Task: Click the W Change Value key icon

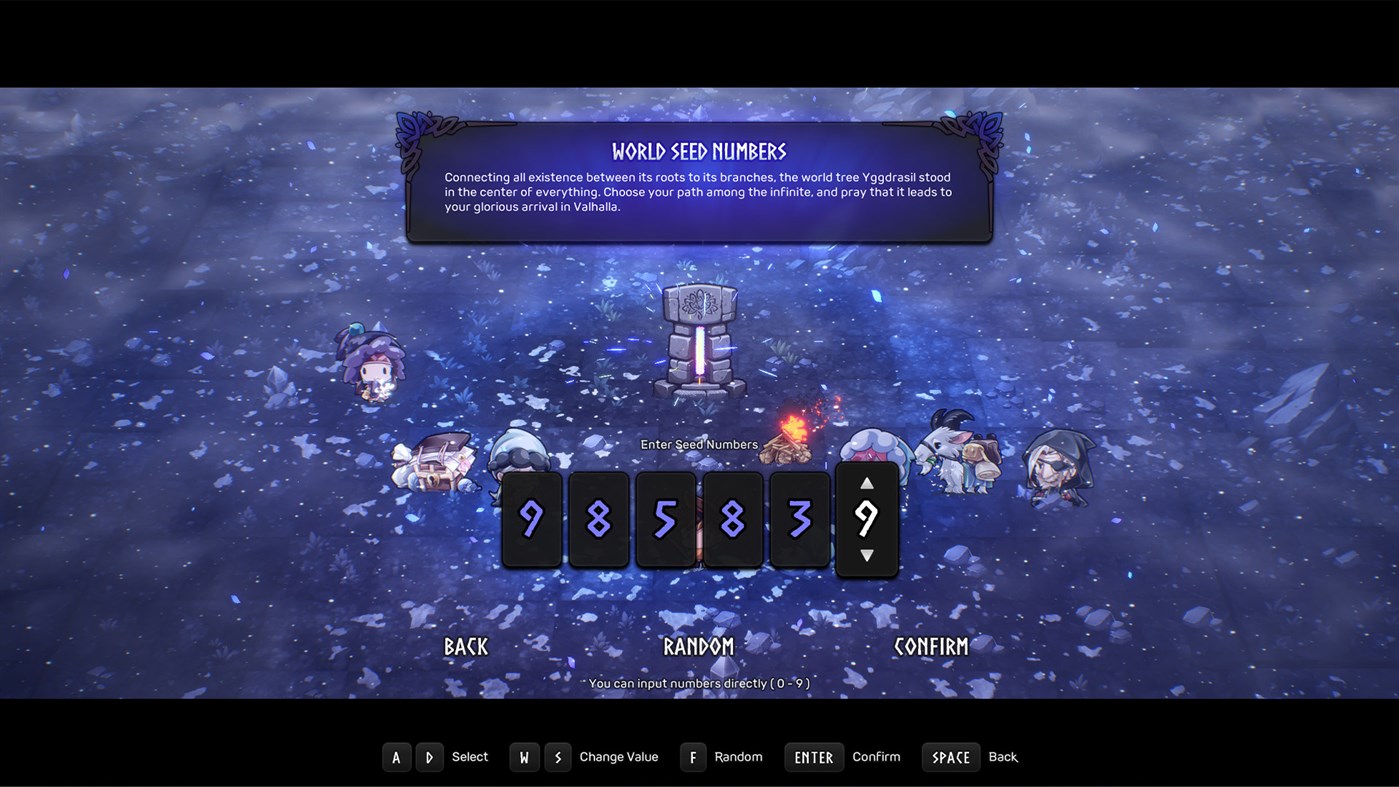Action: [x=524, y=757]
